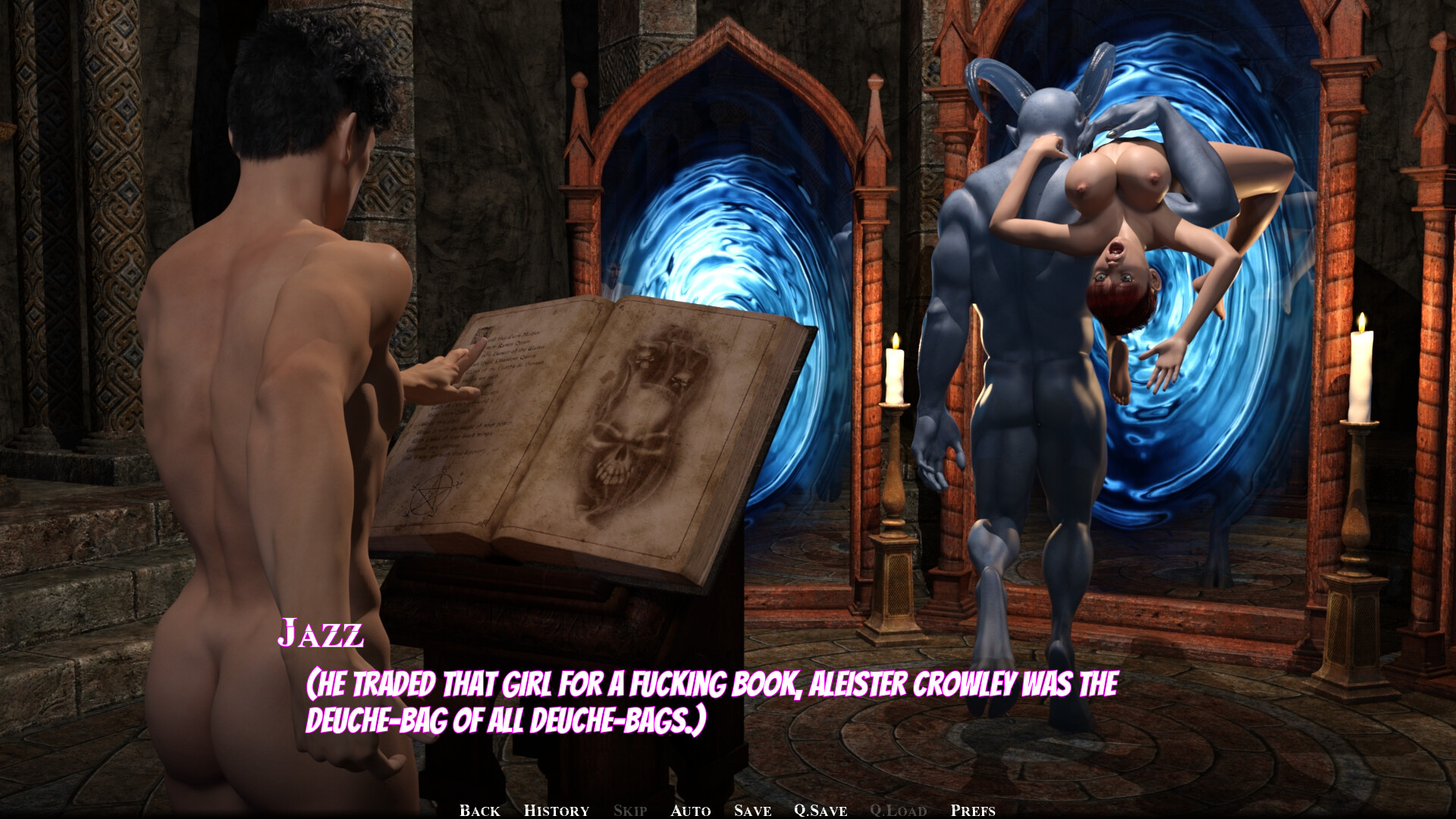Image resolution: width=1456 pixels, height=819 pixels.
Task: Enable Skip mode
Action: (629, 810)
